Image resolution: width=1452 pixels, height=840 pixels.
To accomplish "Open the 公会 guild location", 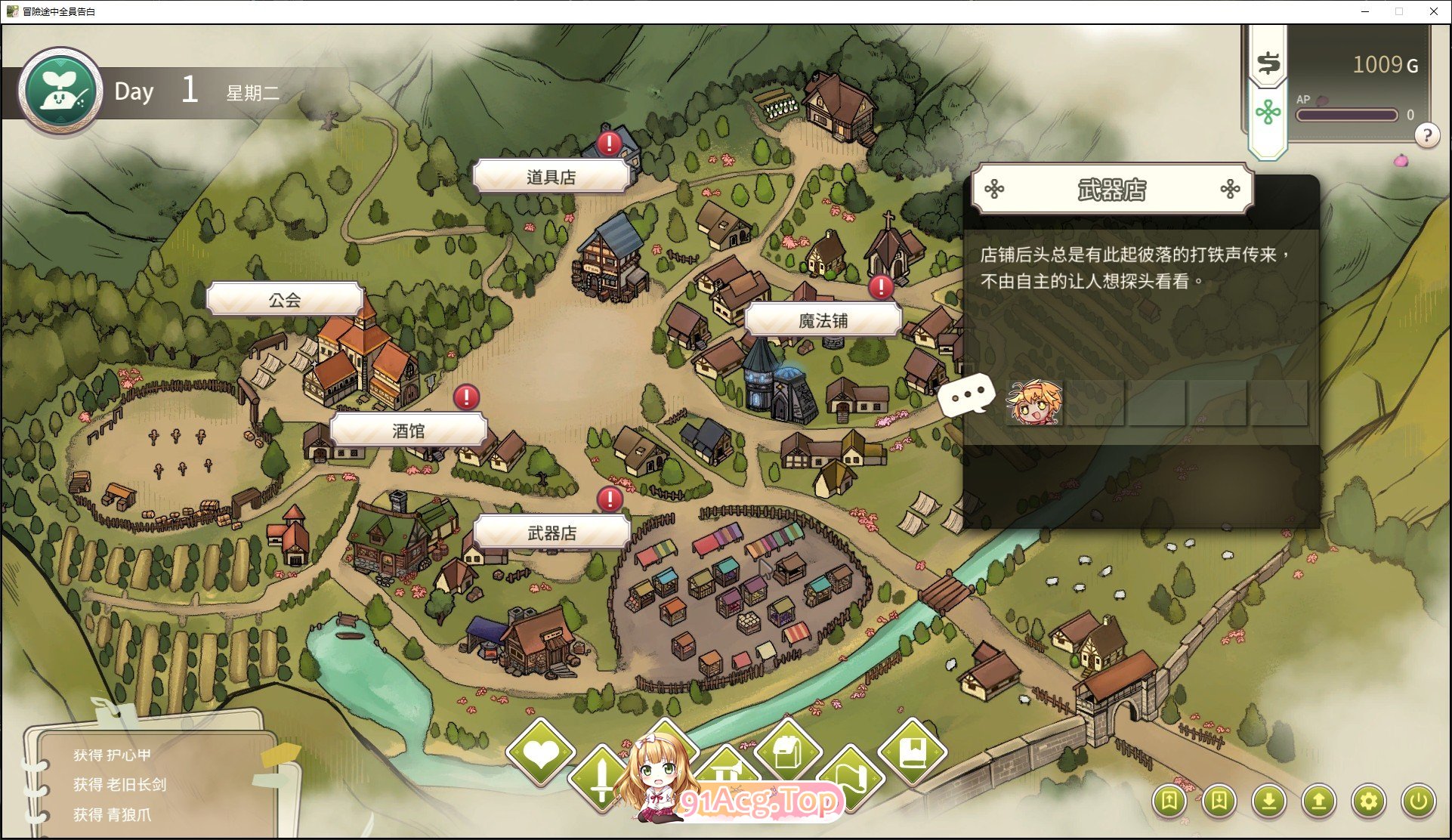I will (x=285, y=300).
